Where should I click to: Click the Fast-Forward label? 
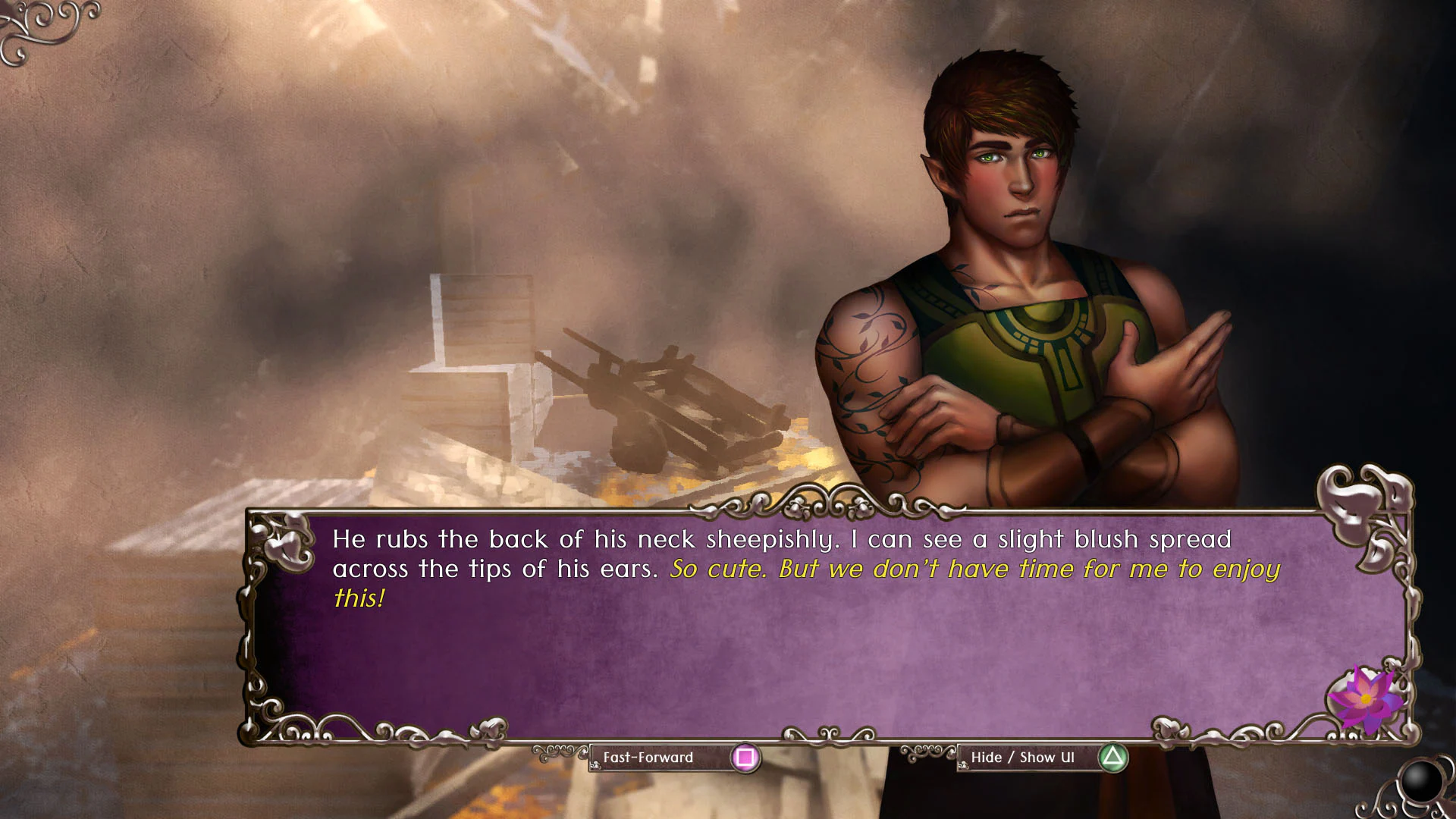[x=648, y=757]
